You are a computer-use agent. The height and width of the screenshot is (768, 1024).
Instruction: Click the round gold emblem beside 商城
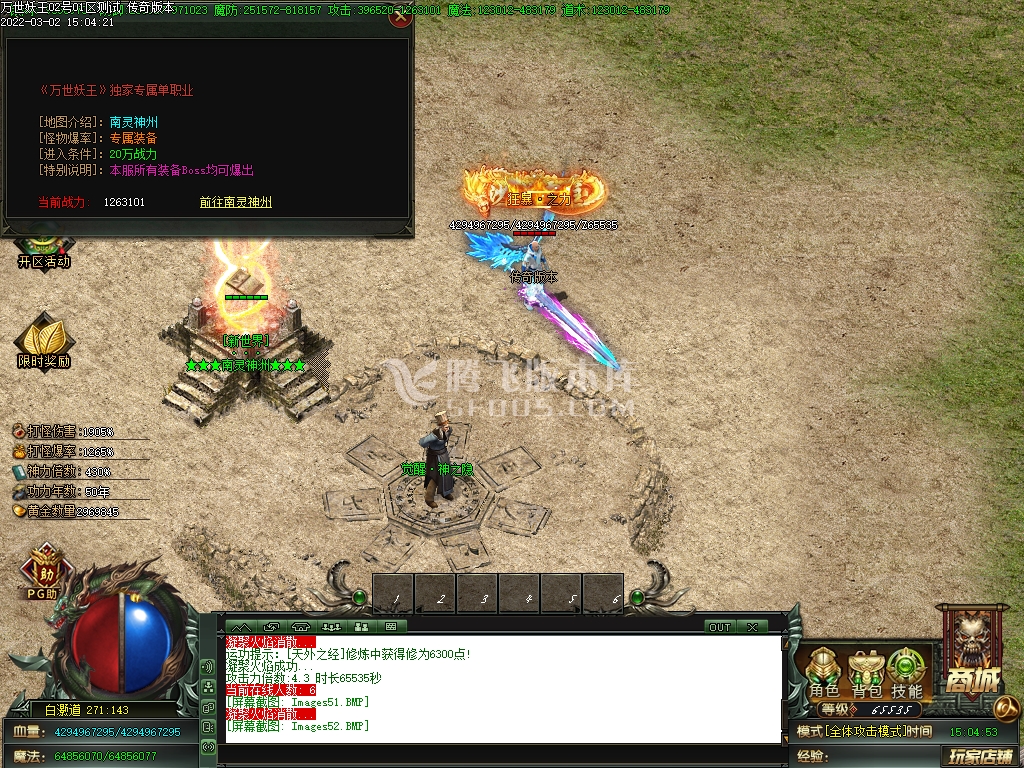pyautogui.click(x=1007, y=708)
